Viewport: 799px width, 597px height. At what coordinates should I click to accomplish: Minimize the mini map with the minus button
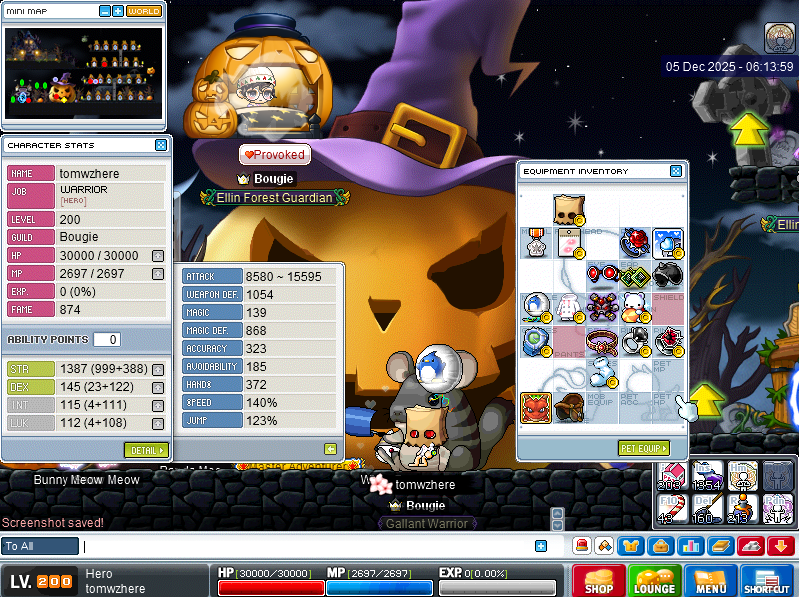tap(105, 11)
